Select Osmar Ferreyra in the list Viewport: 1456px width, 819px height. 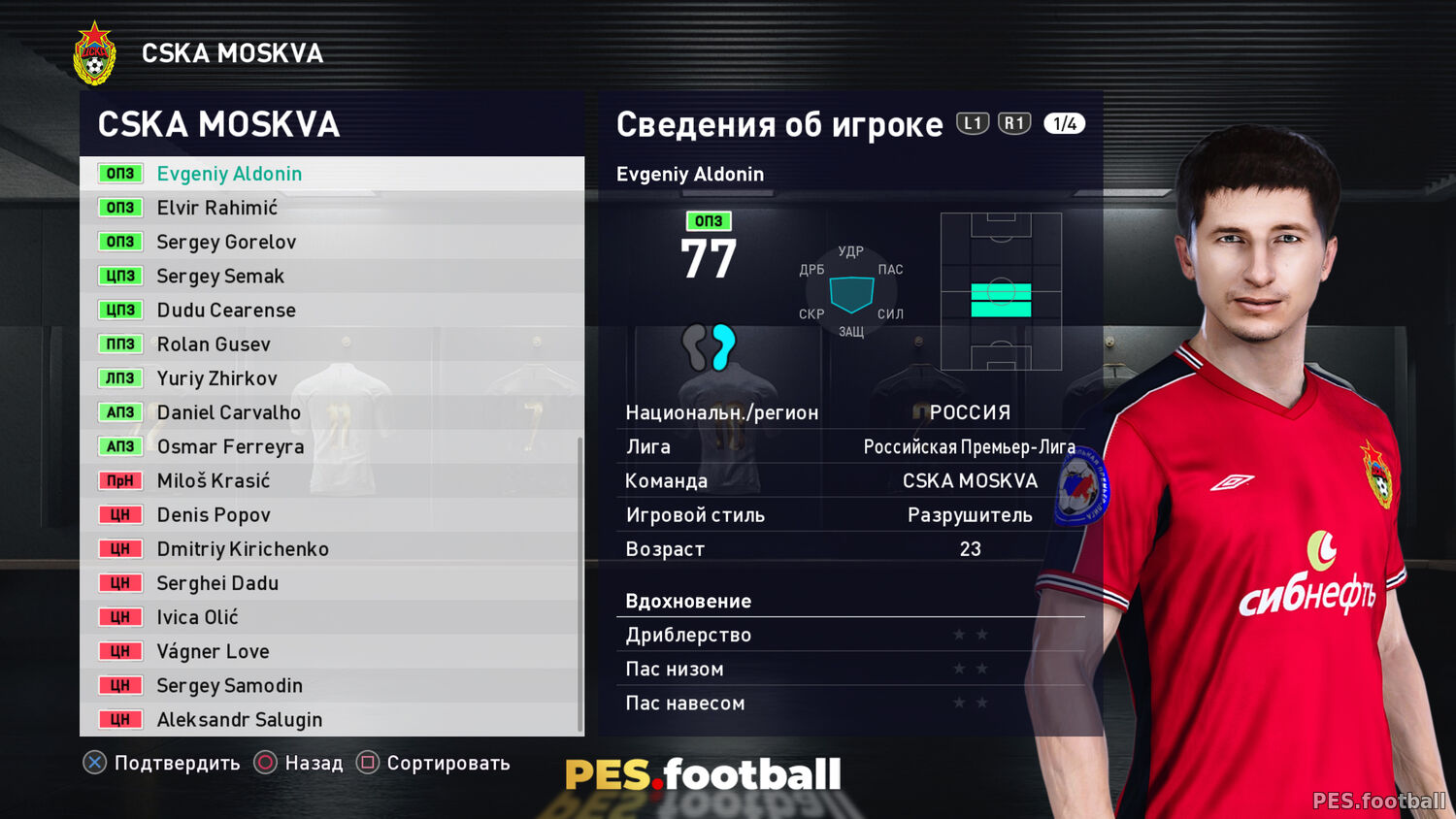[230, 446]
